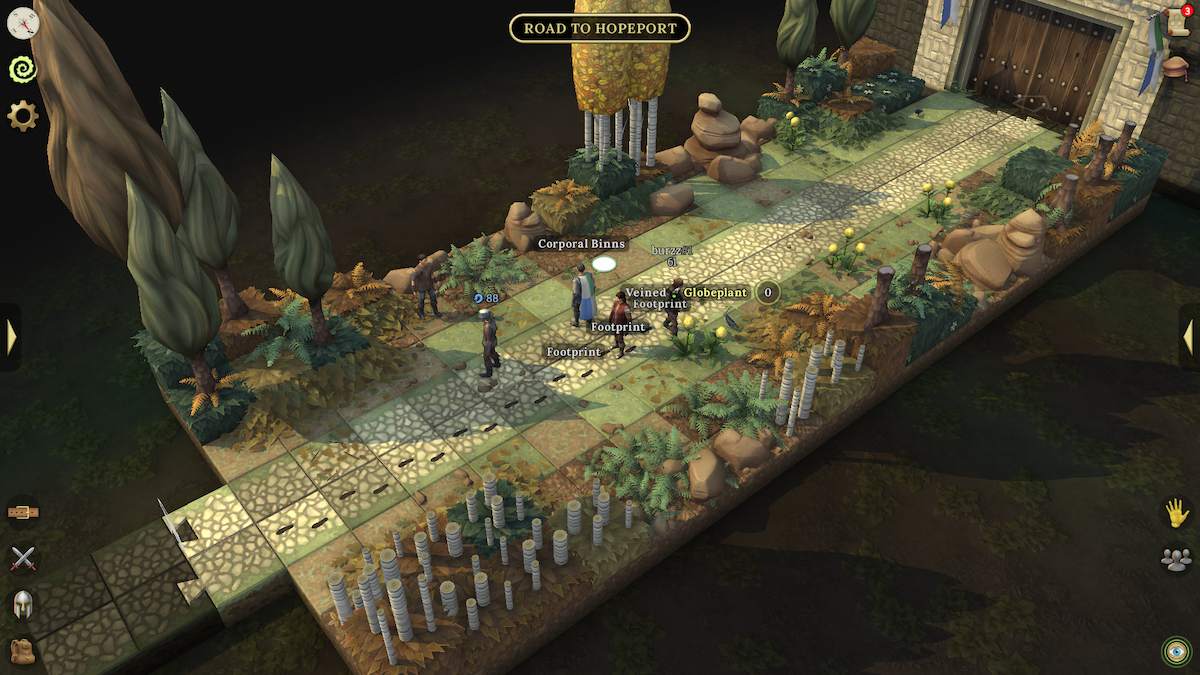Click the green spiral icon
This screenshot has height=675, width=1200.
(22, 69)
